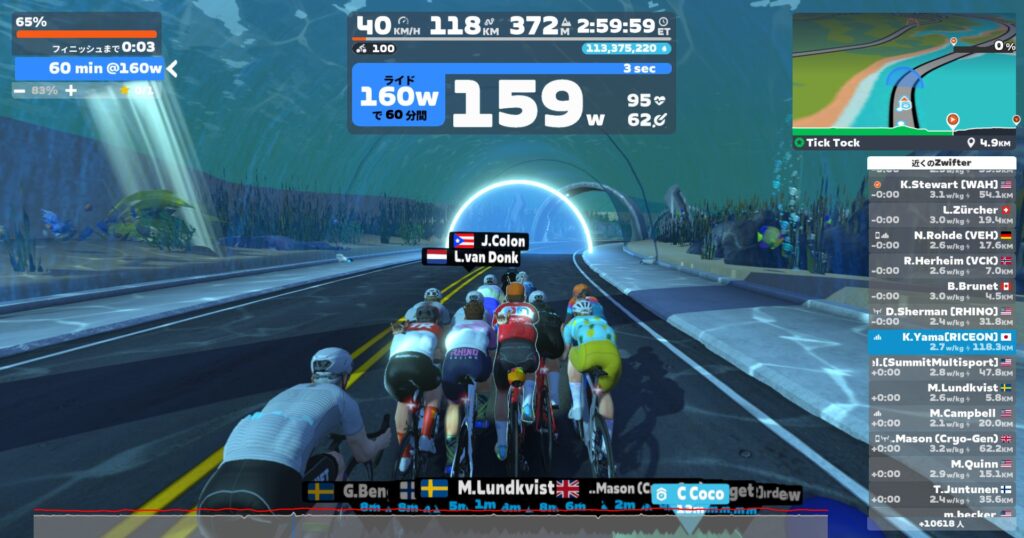Choose N.Rohde (VEH) from the rider list
The width and height of the screenshot is (1024, 538).
tap(941, 240)
